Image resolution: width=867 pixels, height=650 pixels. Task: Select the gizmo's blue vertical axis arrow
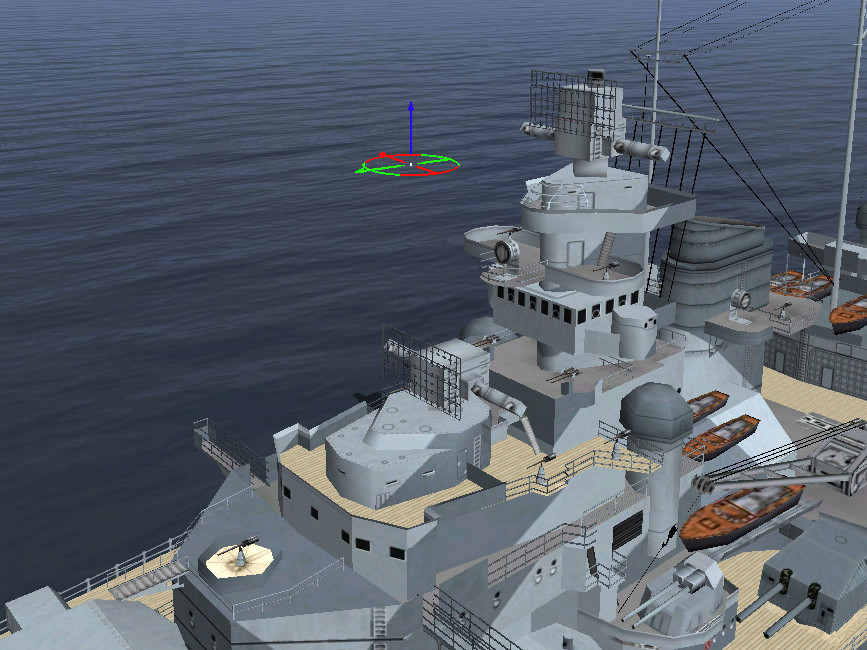point(410,118)
